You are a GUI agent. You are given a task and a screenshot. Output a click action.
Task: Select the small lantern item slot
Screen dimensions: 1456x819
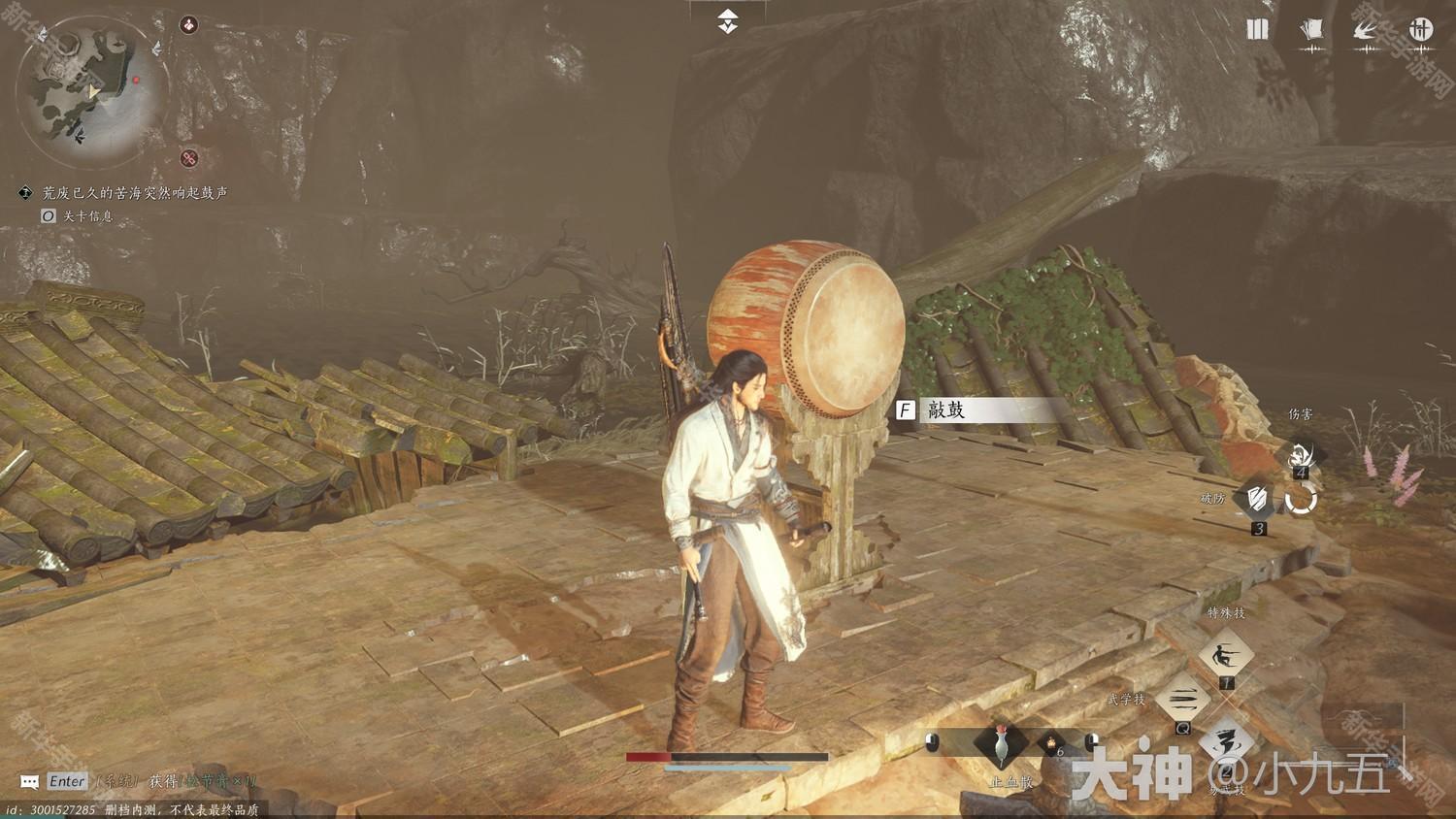pos(1050,743)
